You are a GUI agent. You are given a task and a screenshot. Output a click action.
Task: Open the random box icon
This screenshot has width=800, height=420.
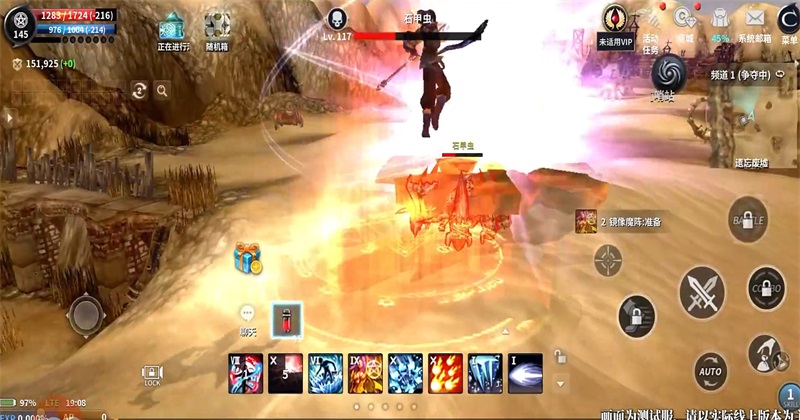pyautogui.click(x=218, y=27)
